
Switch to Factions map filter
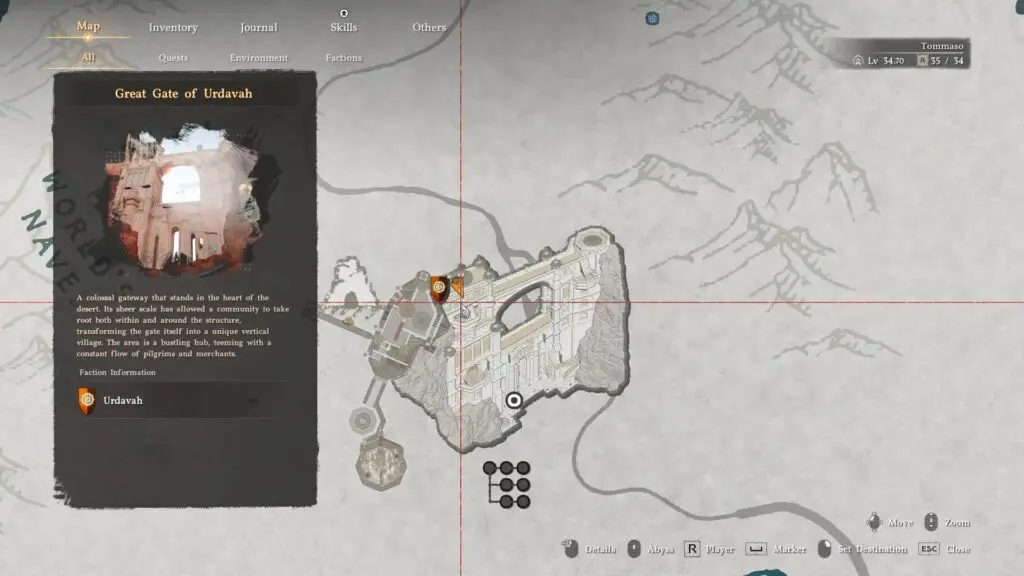343,58
